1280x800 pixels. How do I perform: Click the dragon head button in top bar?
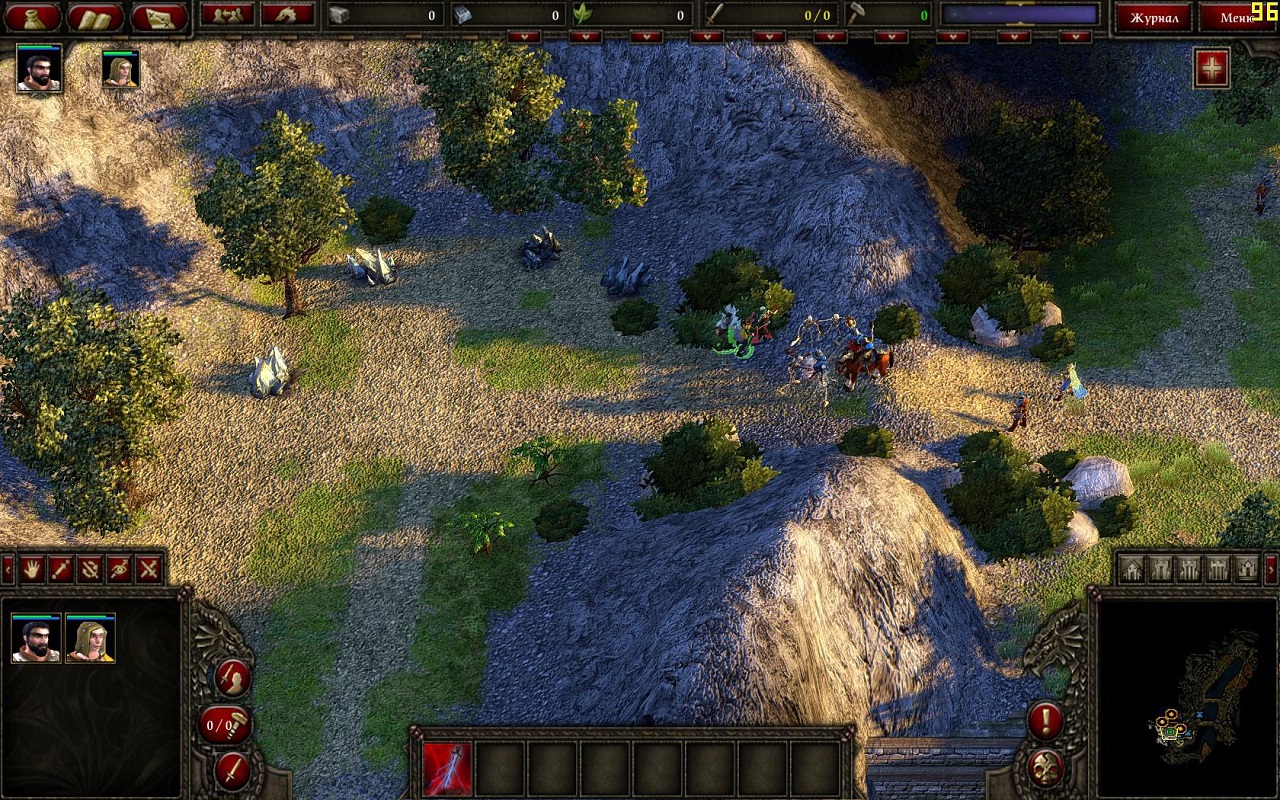287,14
